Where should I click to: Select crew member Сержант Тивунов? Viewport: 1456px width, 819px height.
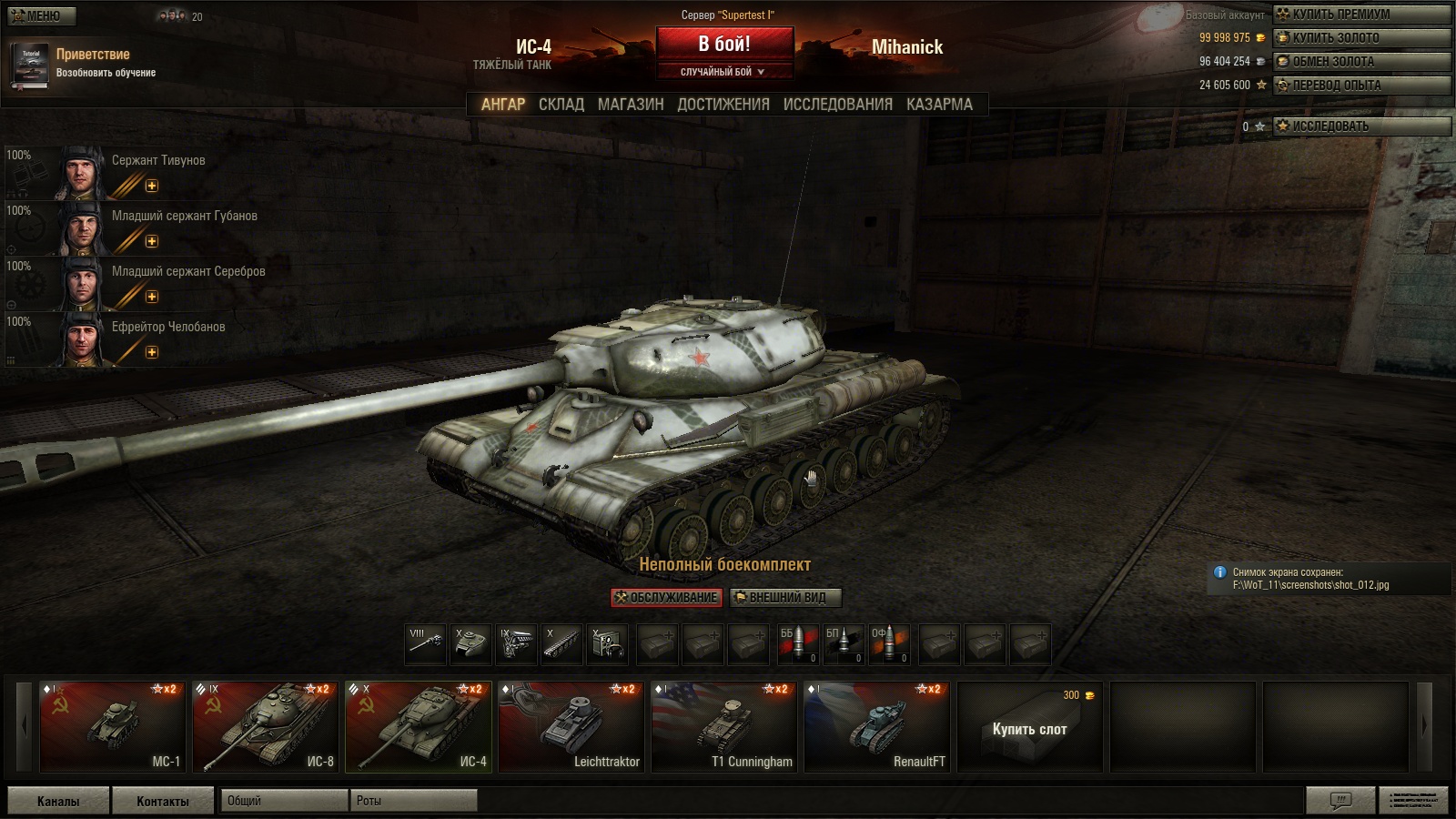click(158, 161)
